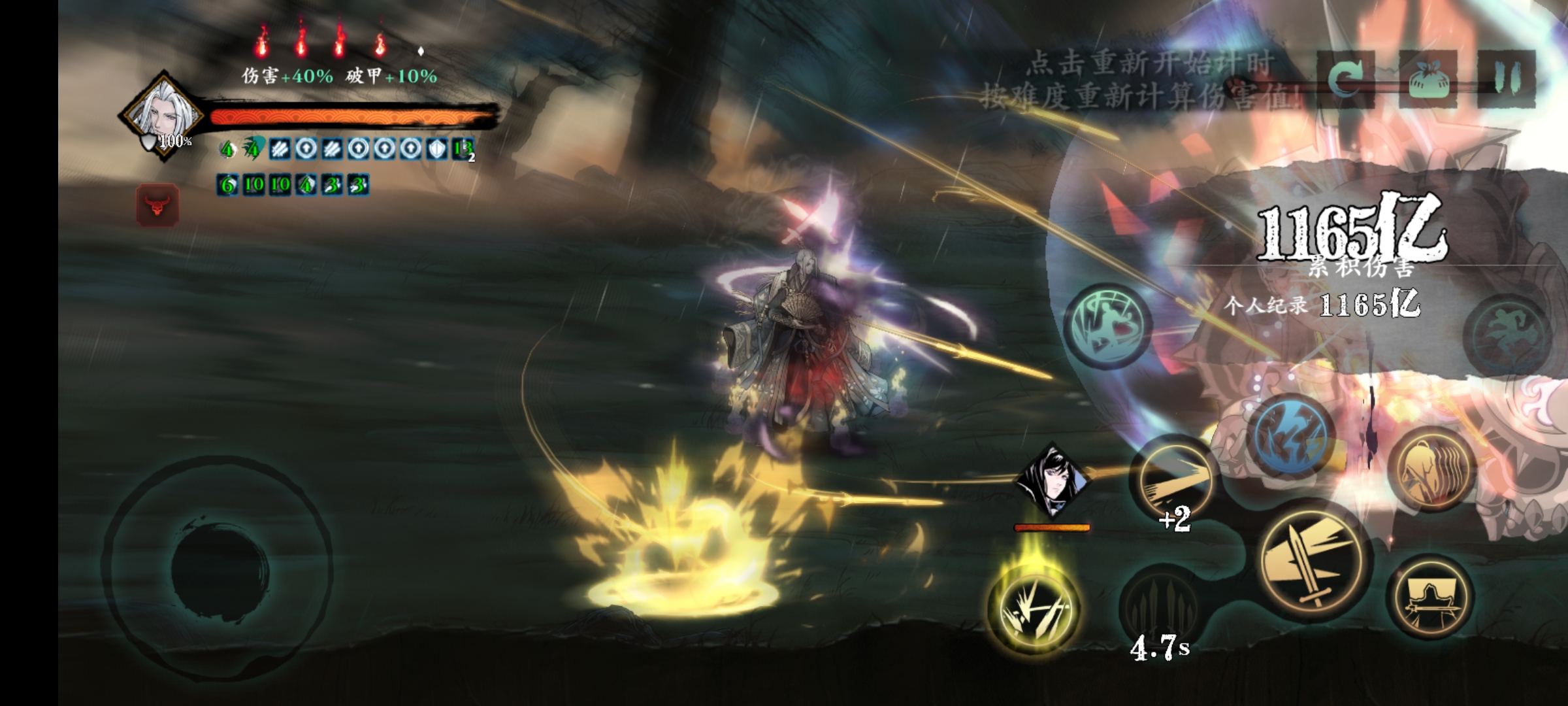Tap the restart timer arrow button
The image size is (1568, 706).
pyautogui.click(x=1345, y=80)
